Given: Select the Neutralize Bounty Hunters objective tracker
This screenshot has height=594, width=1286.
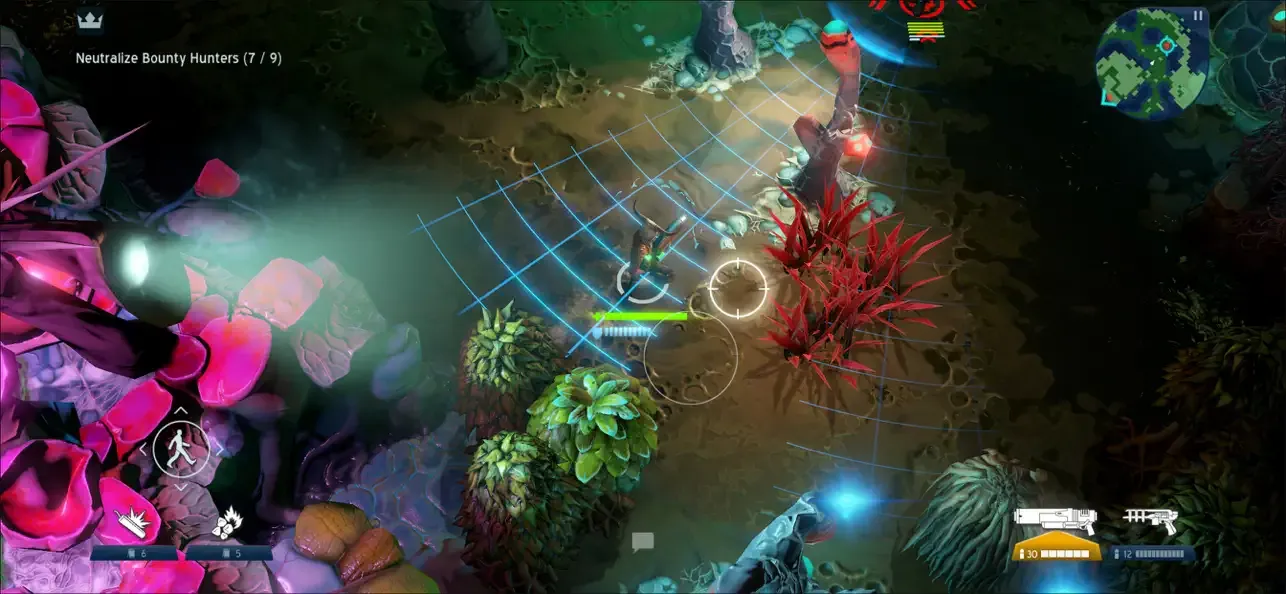Looking at the screenshot, I should [x=178, y=58].
